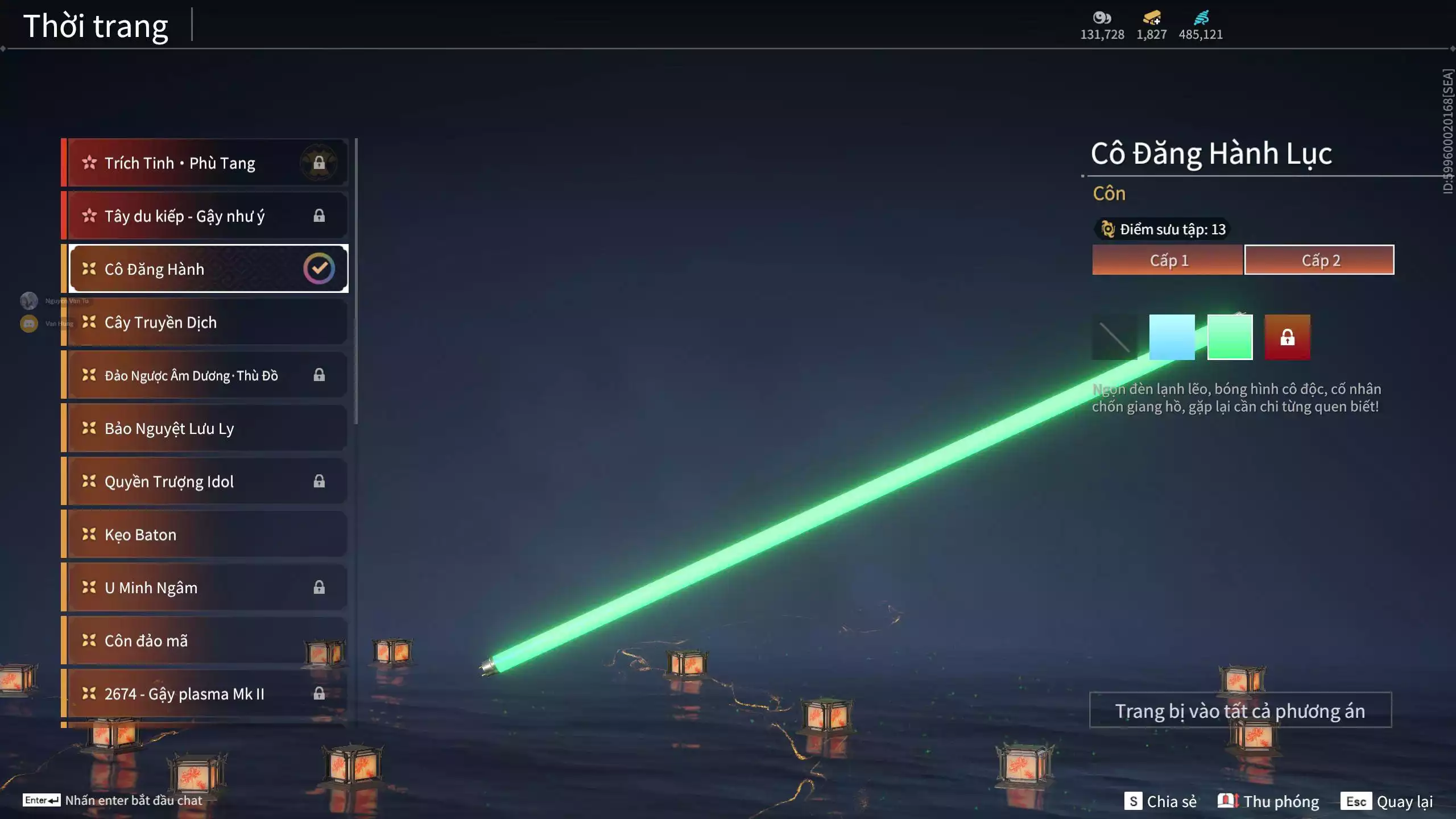Pick the U Minh Ngâm entry
This screenshot has height=819, width=1456.
[x=205, y=588]
